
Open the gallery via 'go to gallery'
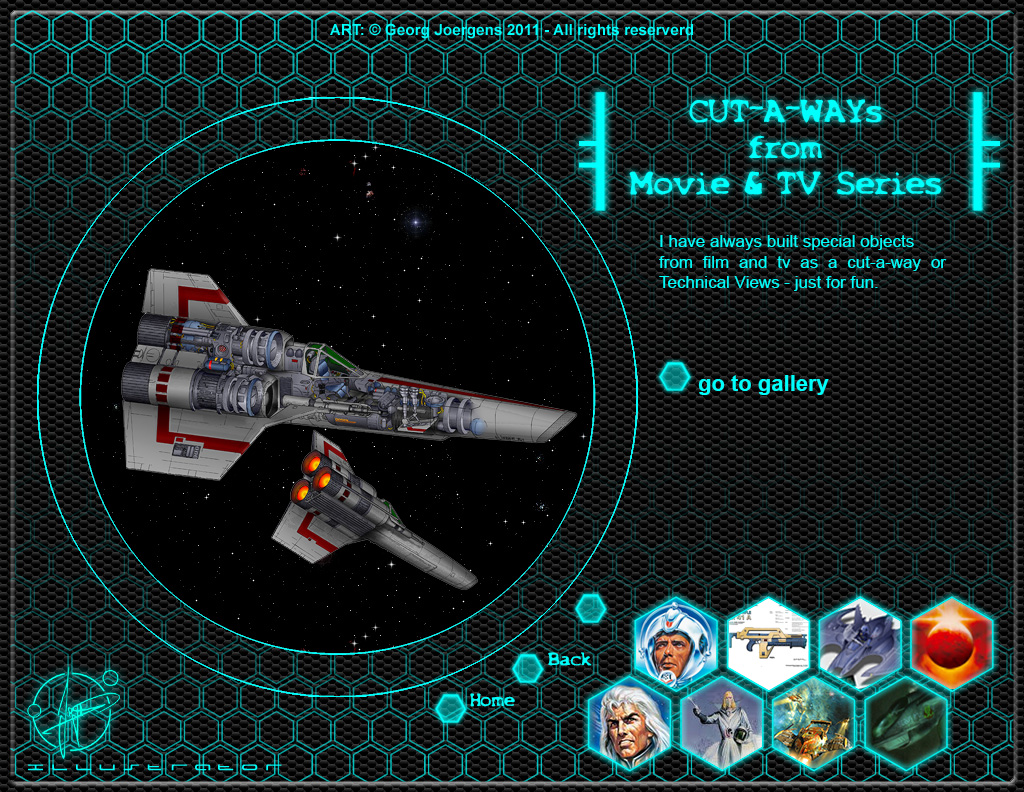(762, 384)
